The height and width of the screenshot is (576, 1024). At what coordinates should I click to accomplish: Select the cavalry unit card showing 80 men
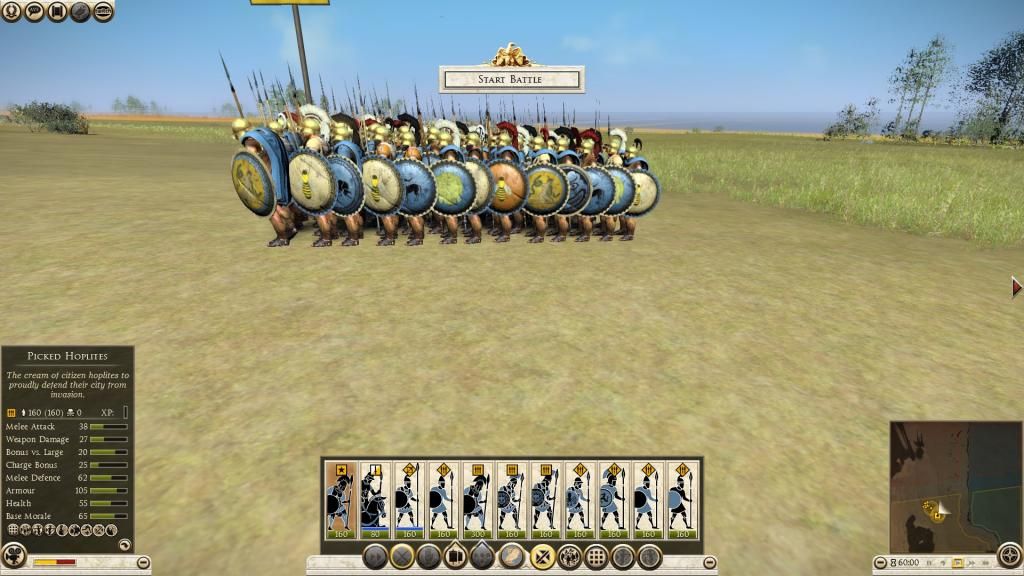pyautogui.click(x=374, y=500)
